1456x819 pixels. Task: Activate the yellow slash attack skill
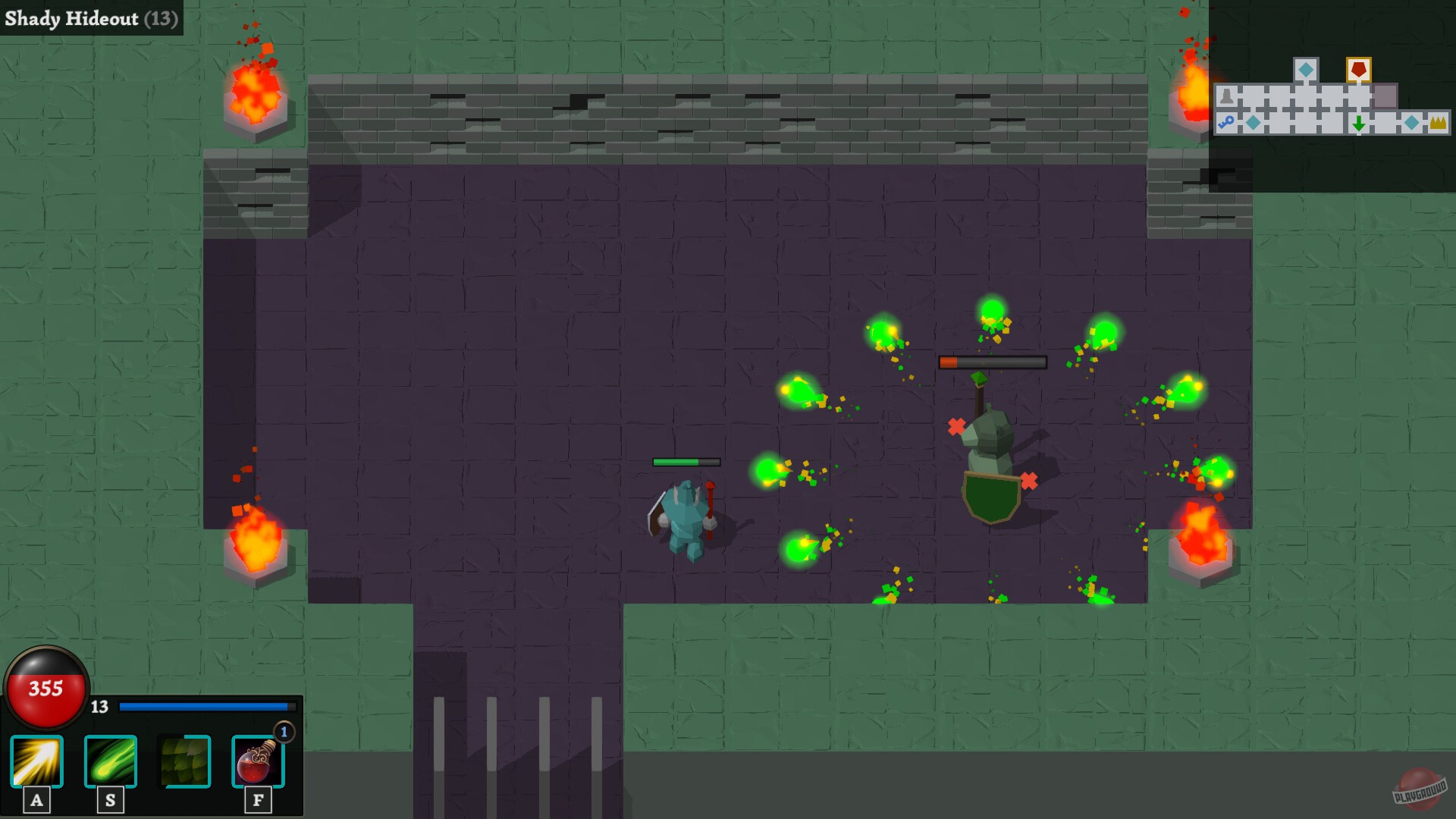point(36,762)
